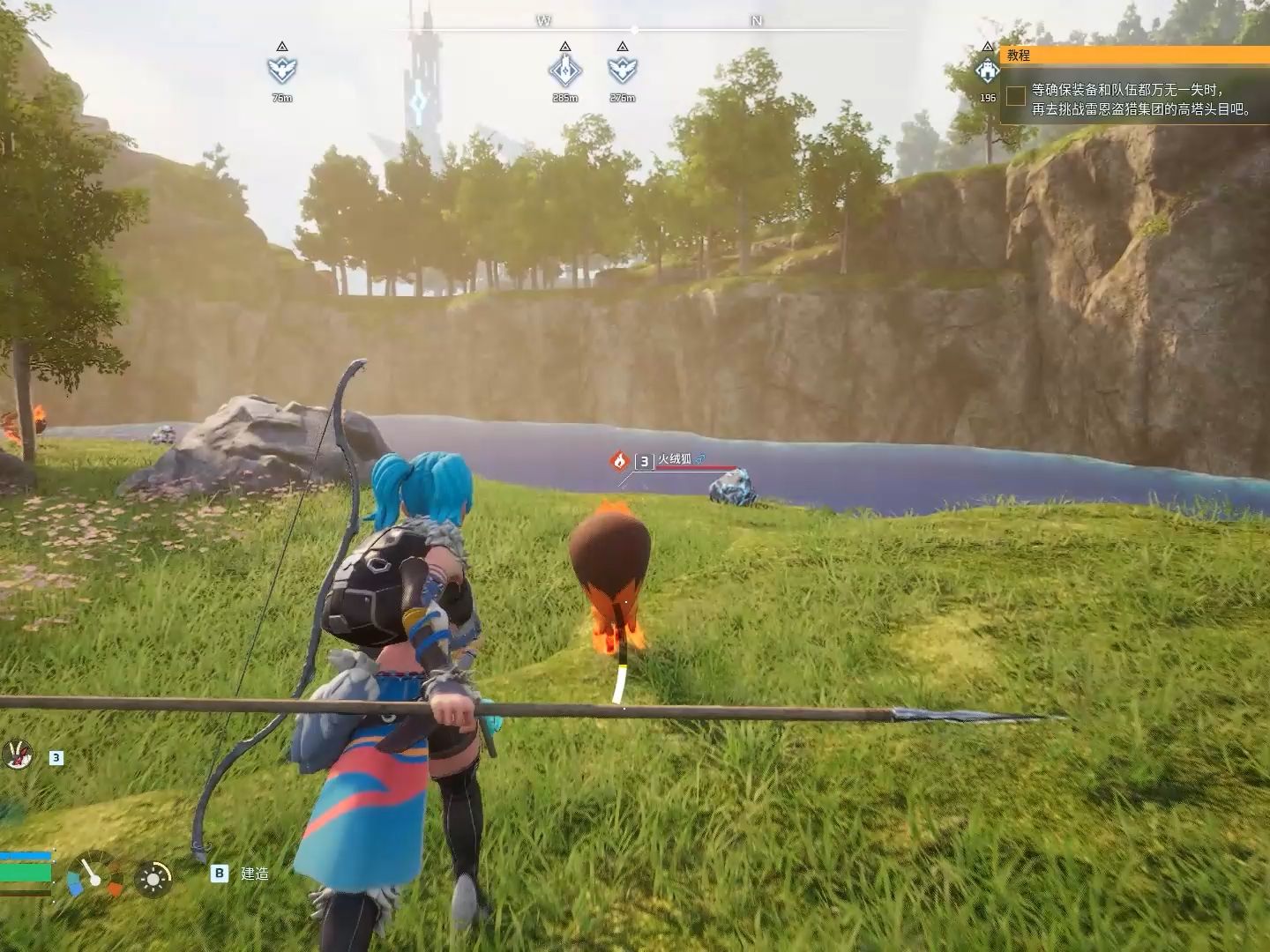Screen dimensions: 1270x952
Task: Click the fire element icon on nameplate
Action: tap(619, 460)
